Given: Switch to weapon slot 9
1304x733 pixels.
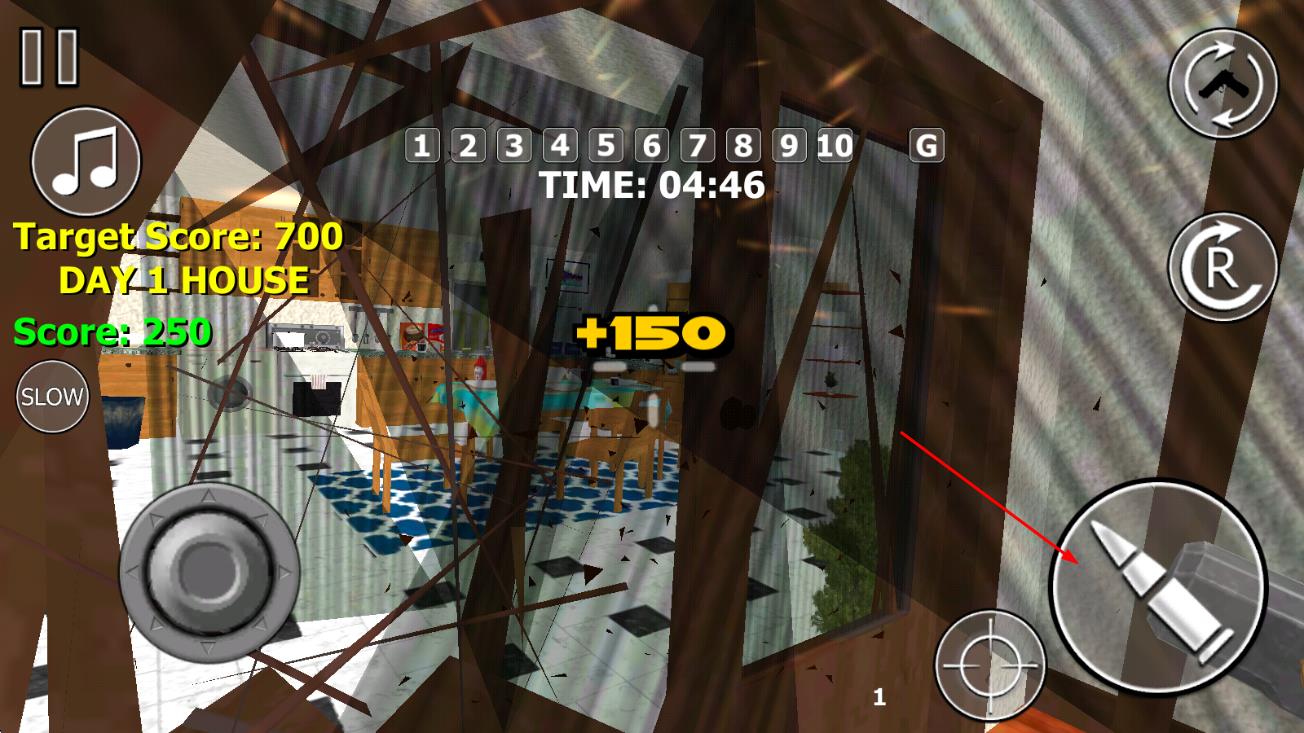Looking at the screenshot, I should [789, 146].
